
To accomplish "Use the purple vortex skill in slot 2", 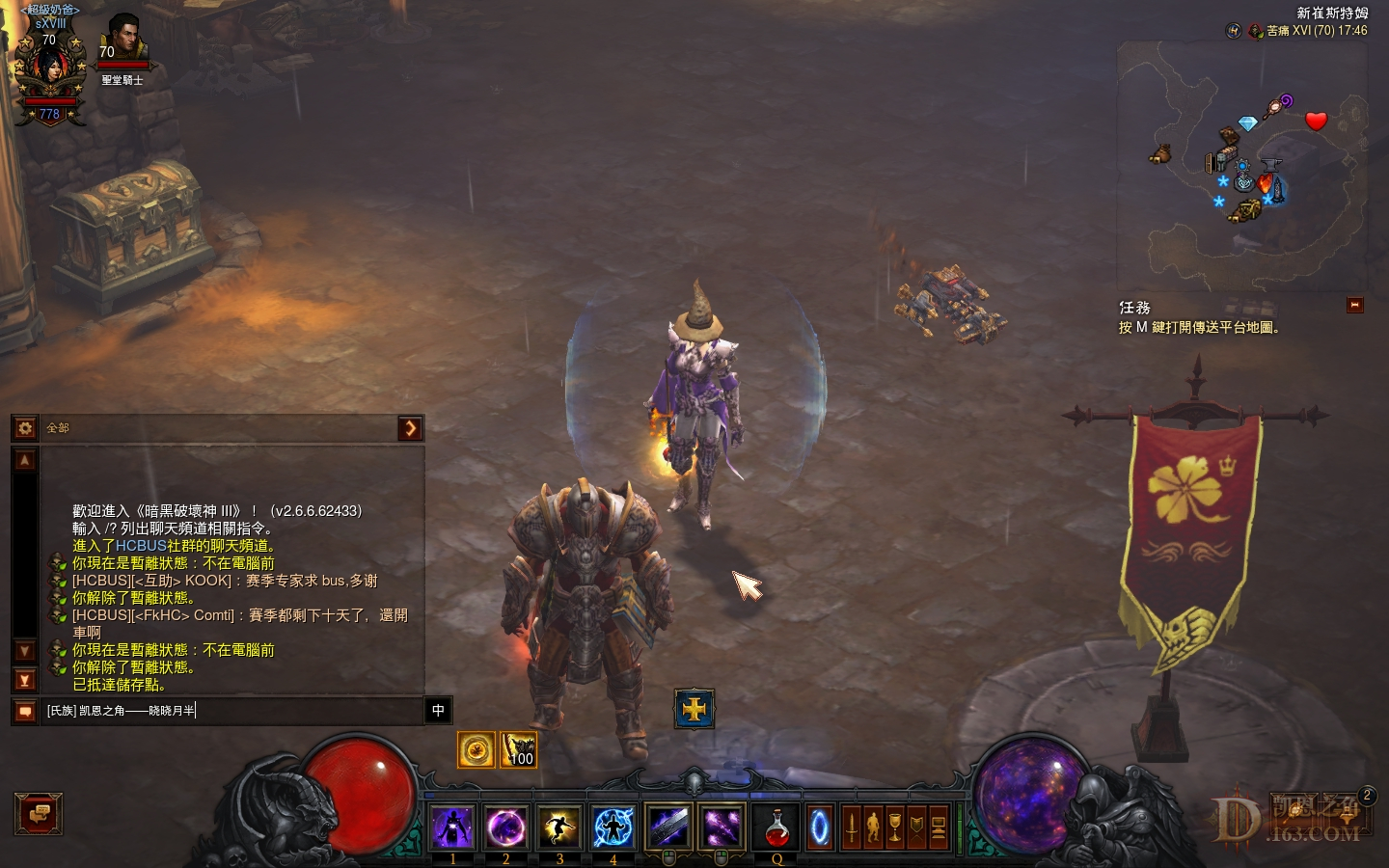I will coord(505,827).
